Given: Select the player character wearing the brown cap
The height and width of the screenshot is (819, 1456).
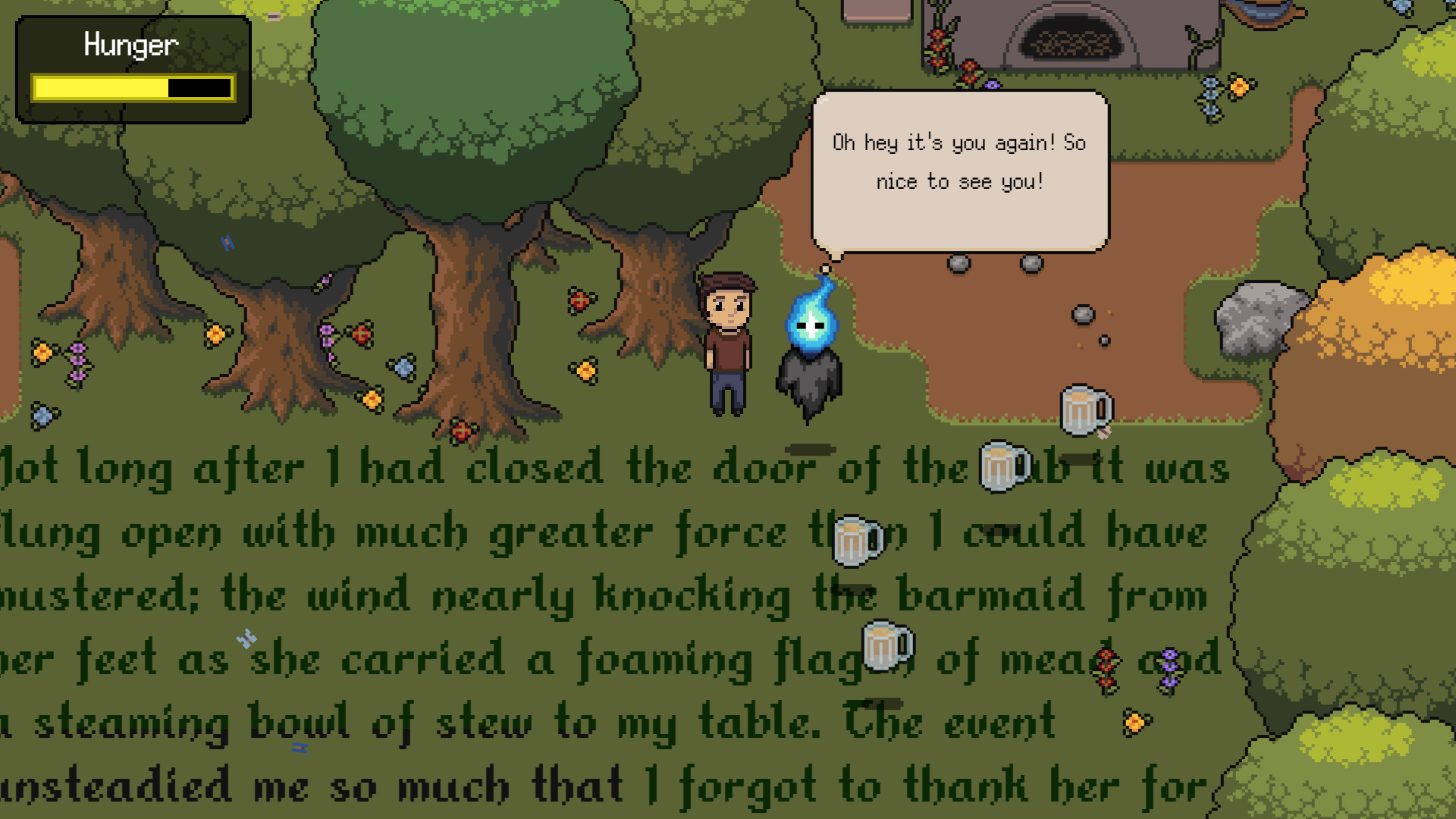Looking at the screenshot, I should pos(726,341).
